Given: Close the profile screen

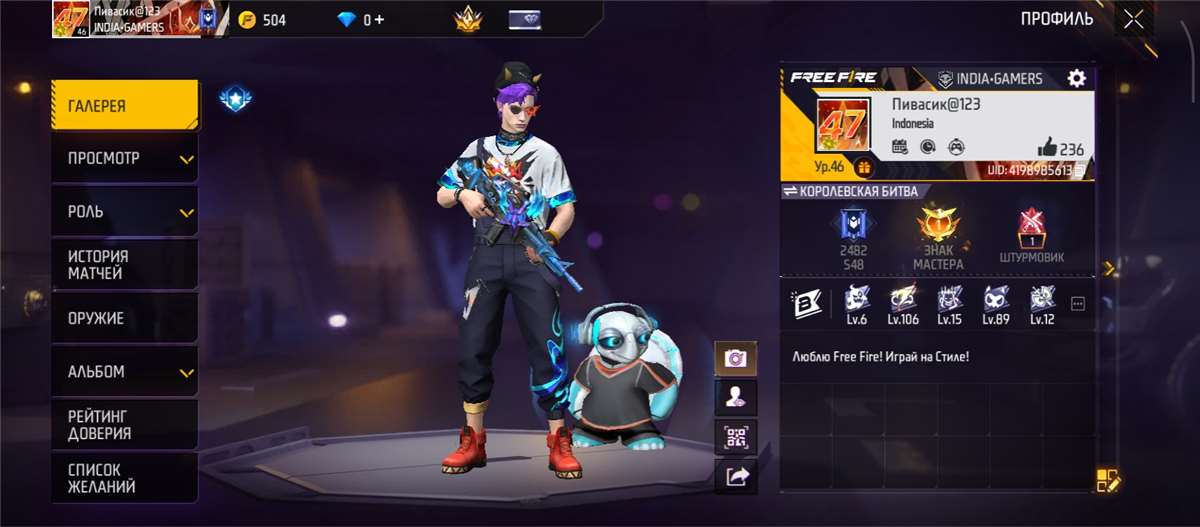Looking at the screenshot, I should coord(1133,19).
